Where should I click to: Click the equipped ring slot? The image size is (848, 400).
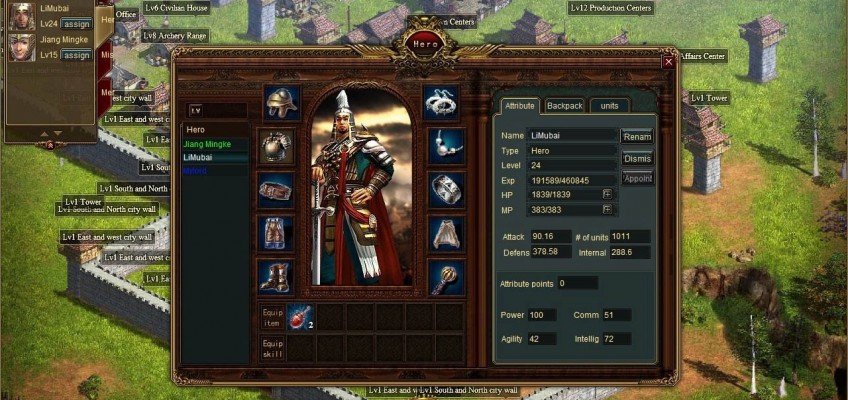point(446,189)
